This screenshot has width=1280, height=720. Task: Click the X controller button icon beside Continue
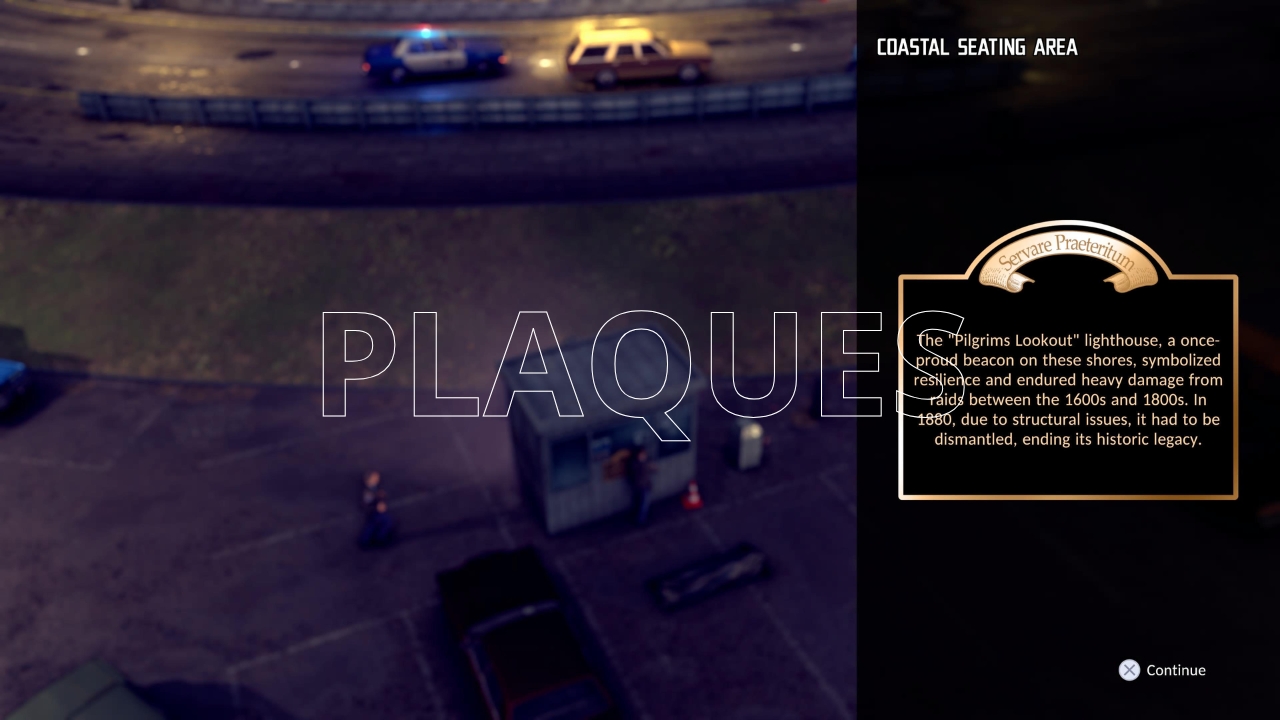(x=1129, y=670)
